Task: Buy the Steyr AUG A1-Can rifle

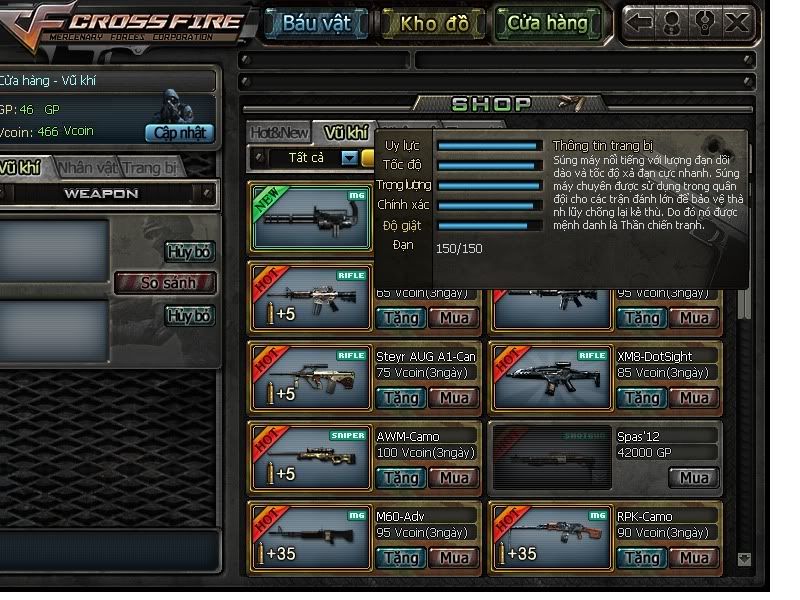Action: click(453, 397)
